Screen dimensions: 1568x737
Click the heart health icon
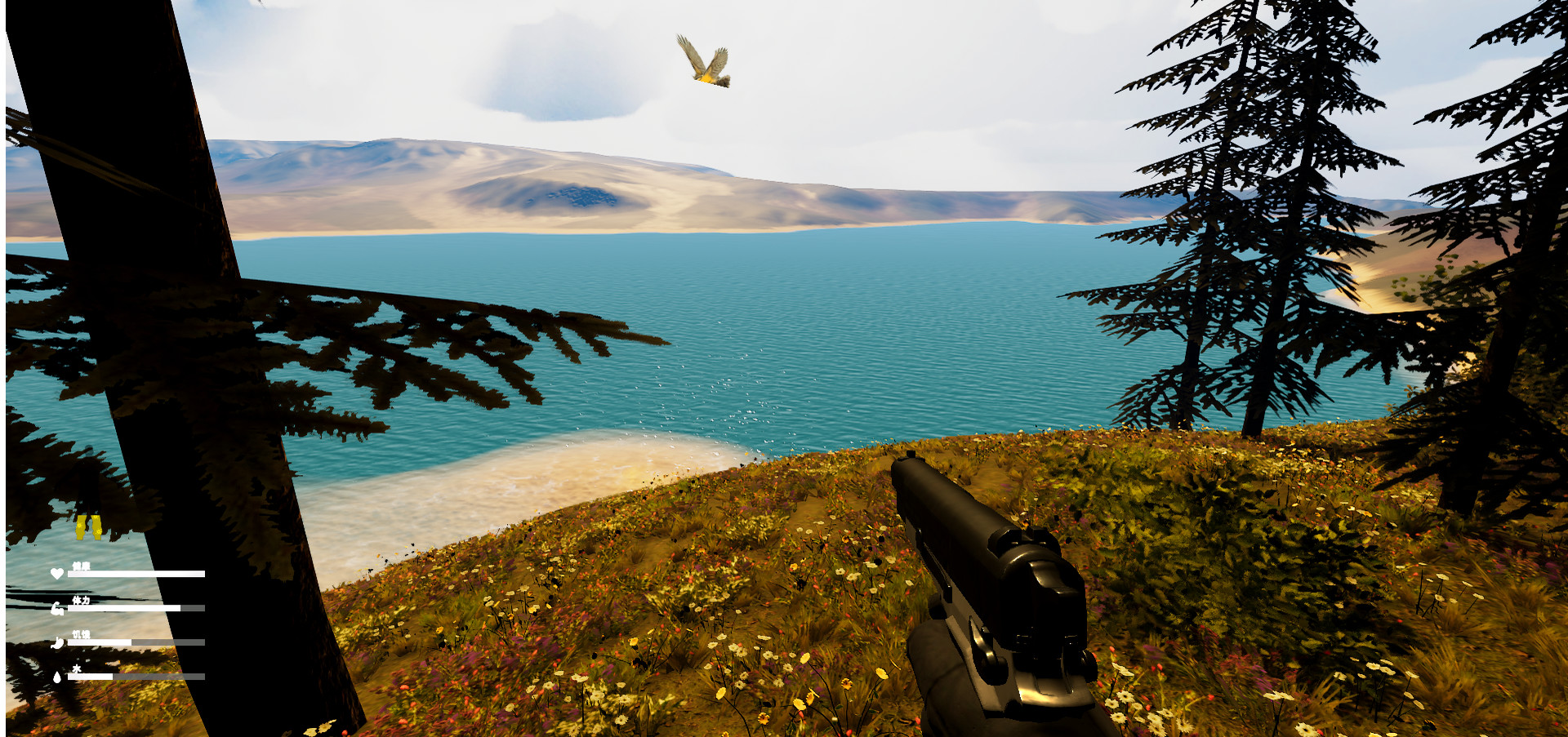(57, 573)
